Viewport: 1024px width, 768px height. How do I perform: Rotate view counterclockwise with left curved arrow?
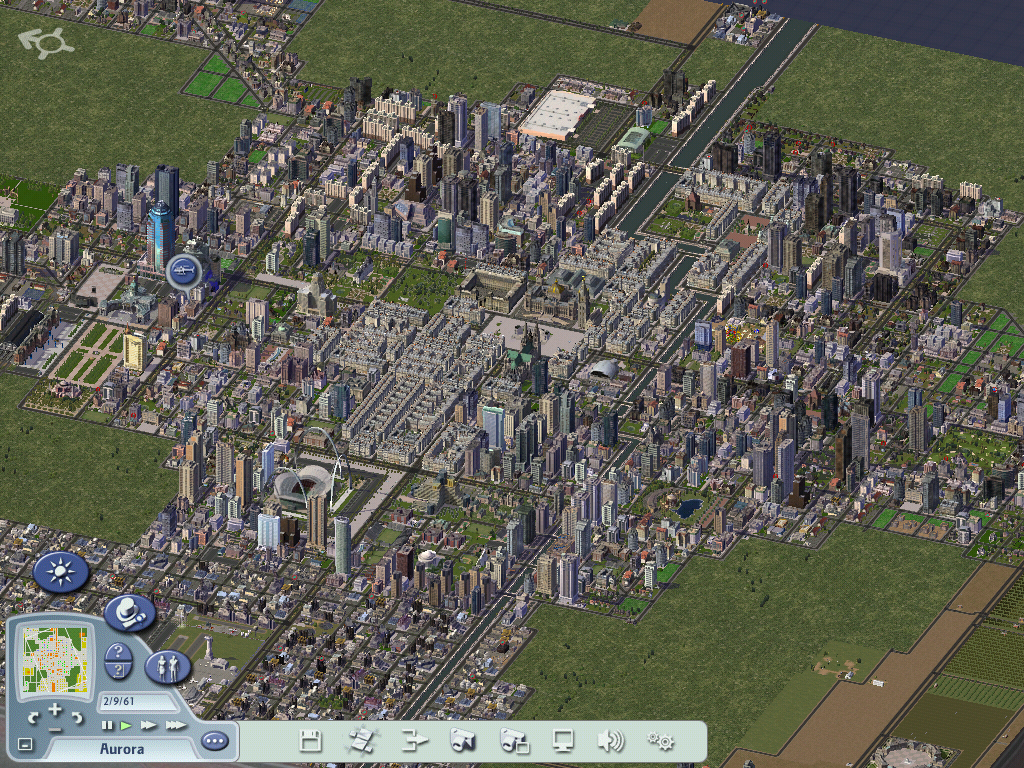click(x=33, y=717)
